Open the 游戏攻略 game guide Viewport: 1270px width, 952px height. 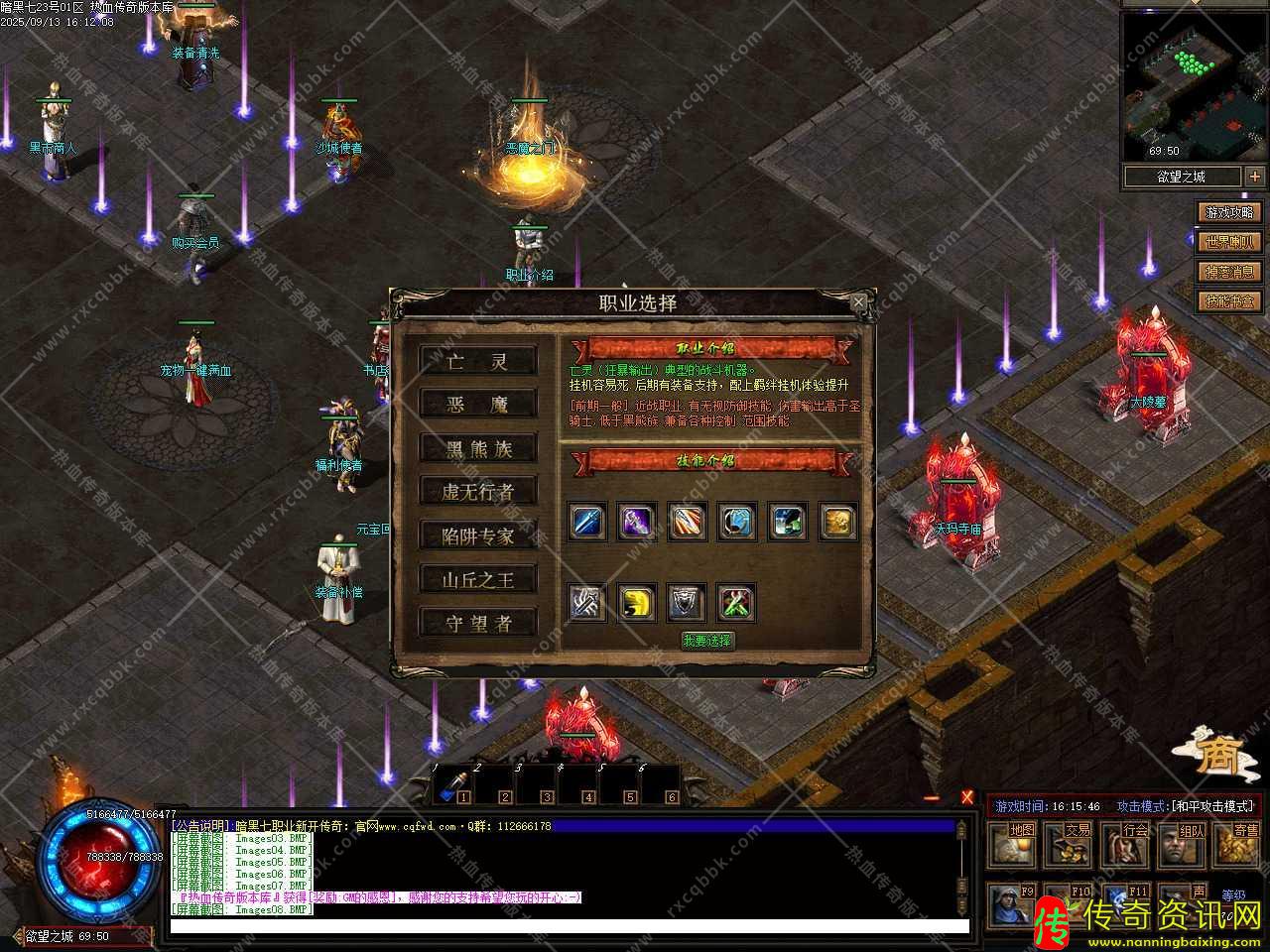tap(1229, 212)
